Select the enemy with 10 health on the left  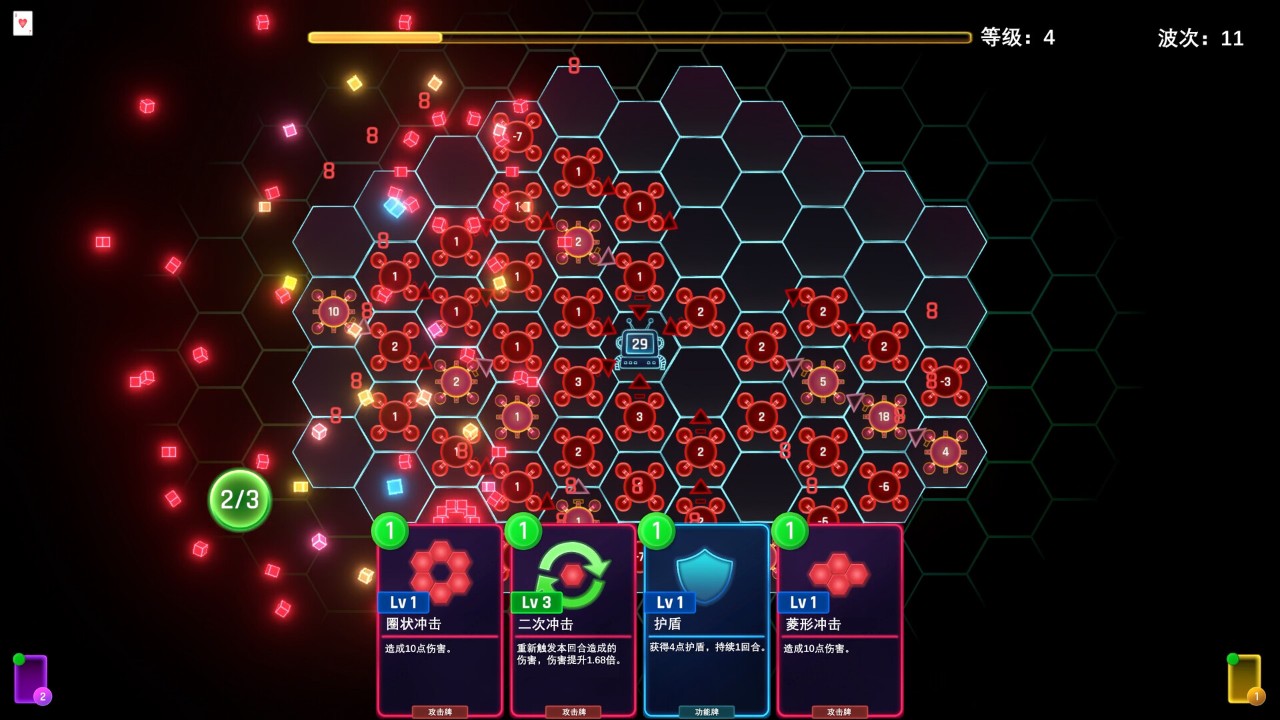point(334,311)
